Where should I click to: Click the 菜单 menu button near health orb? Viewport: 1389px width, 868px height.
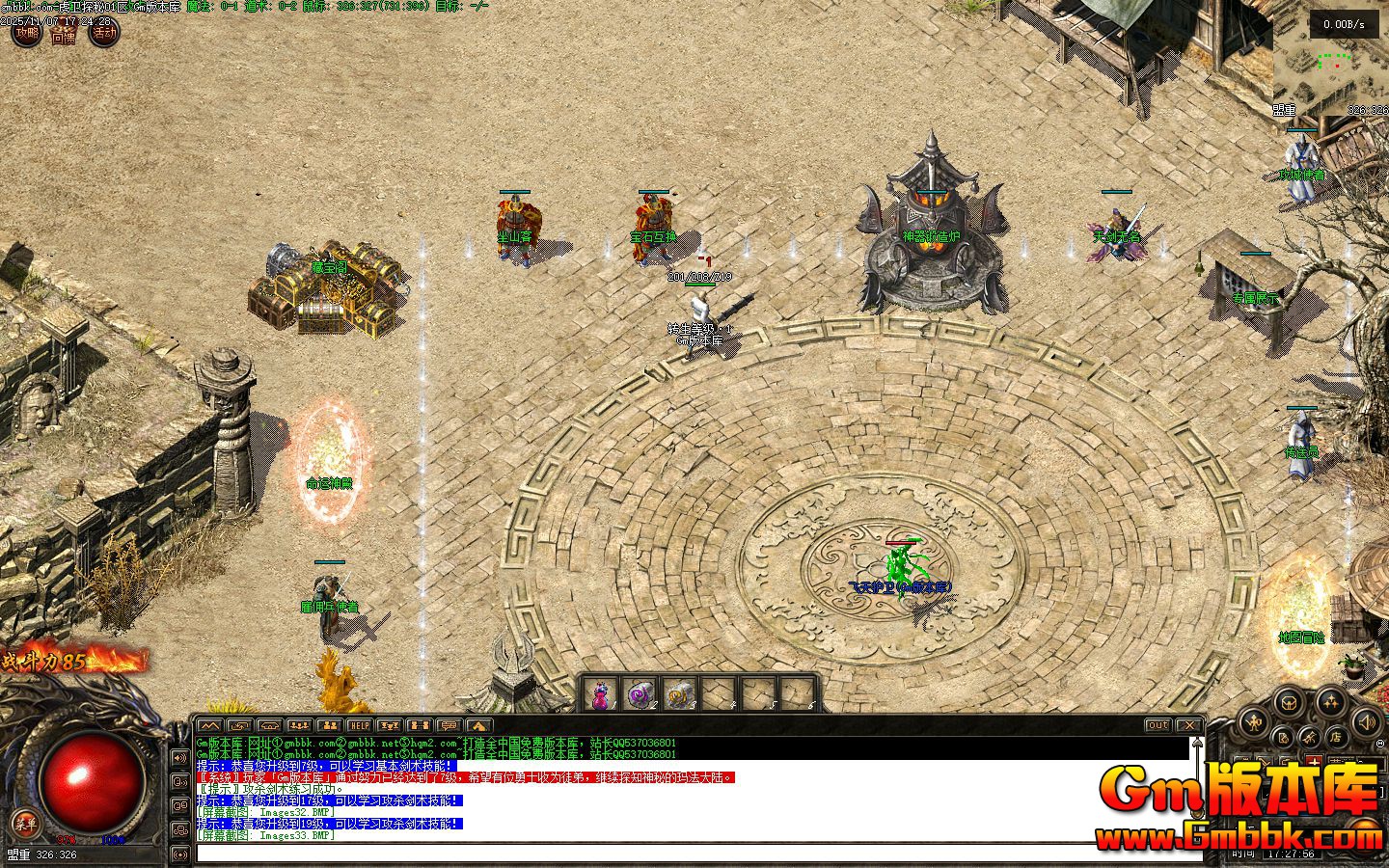click(x=24, y=823)
